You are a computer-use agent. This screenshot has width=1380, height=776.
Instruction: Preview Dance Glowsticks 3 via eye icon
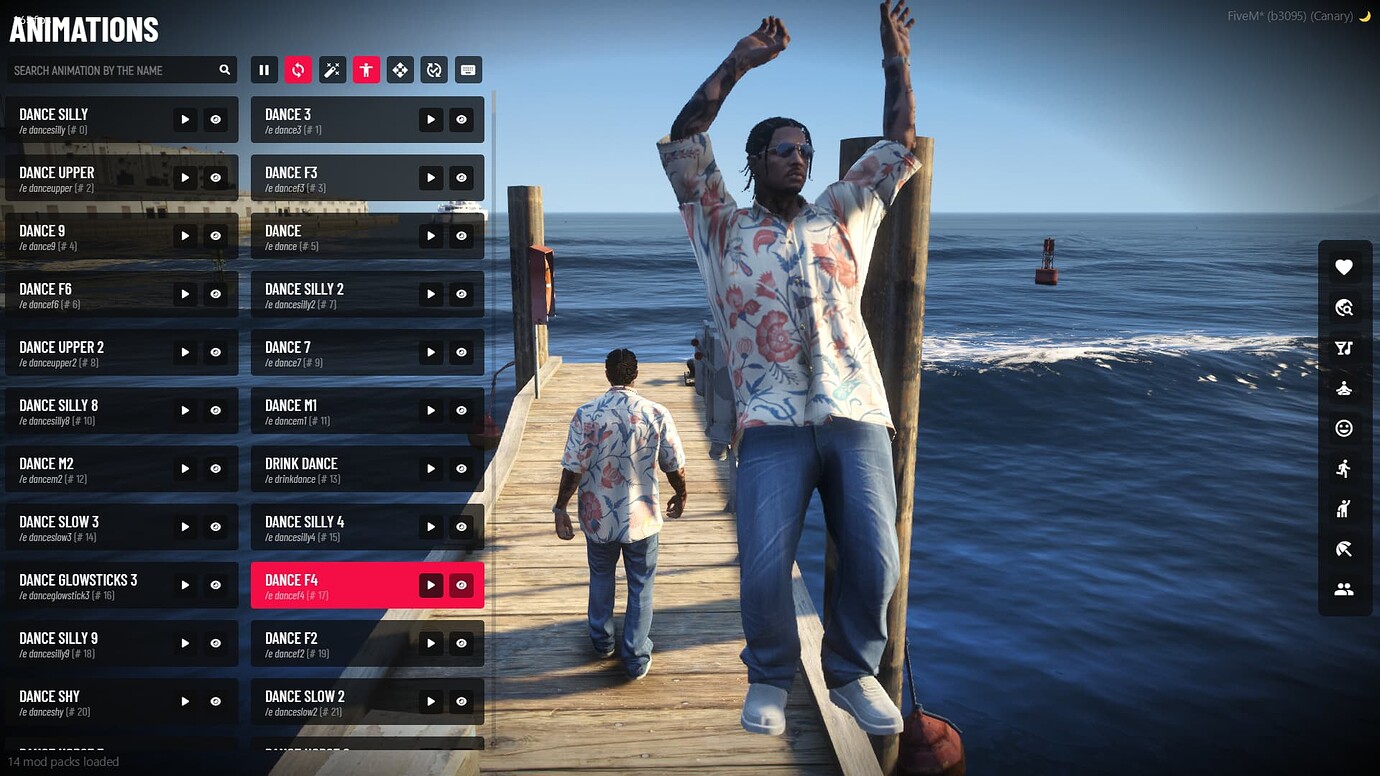coord(215,585)
